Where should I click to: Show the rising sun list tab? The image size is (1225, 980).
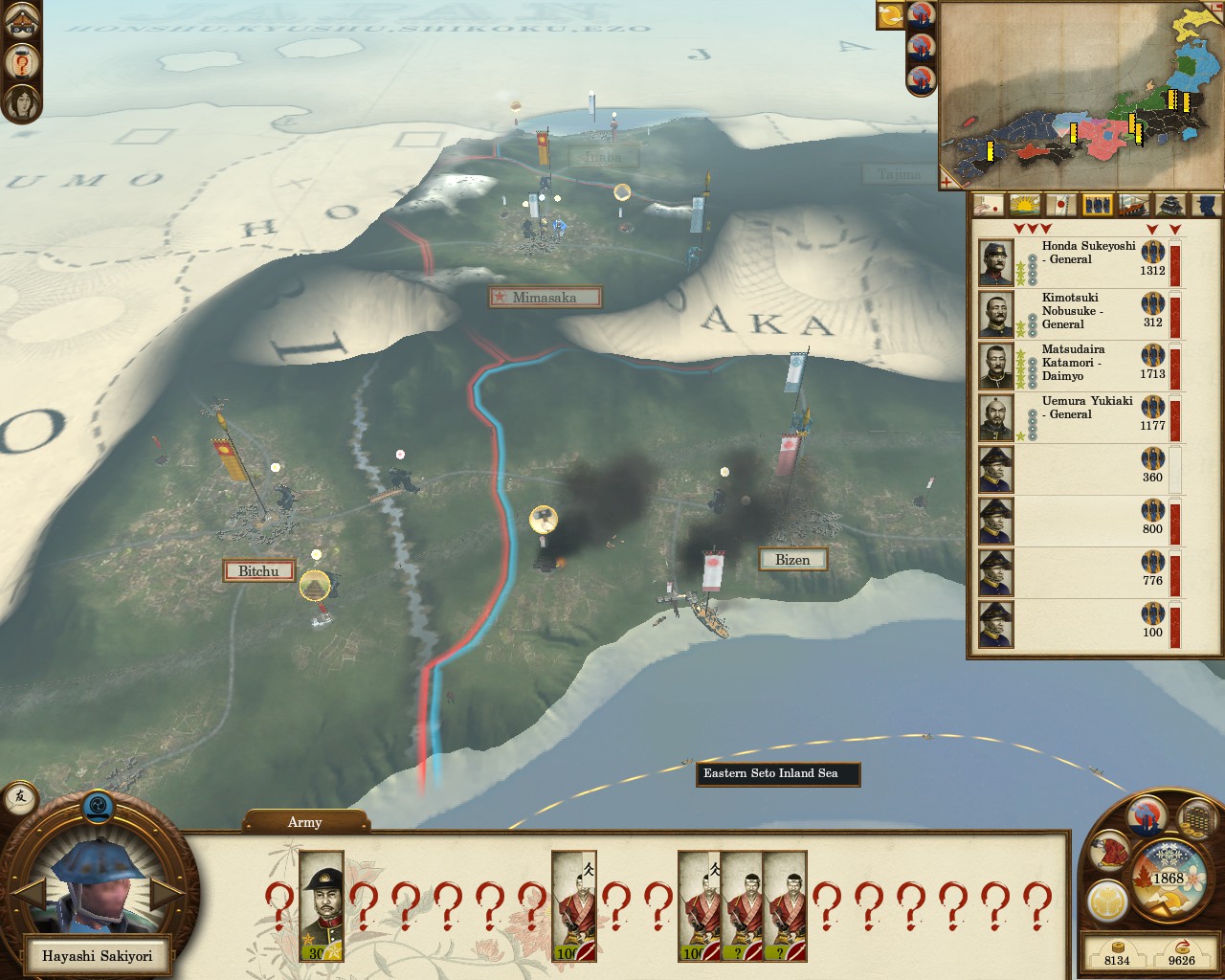[x=1025, y=205]
